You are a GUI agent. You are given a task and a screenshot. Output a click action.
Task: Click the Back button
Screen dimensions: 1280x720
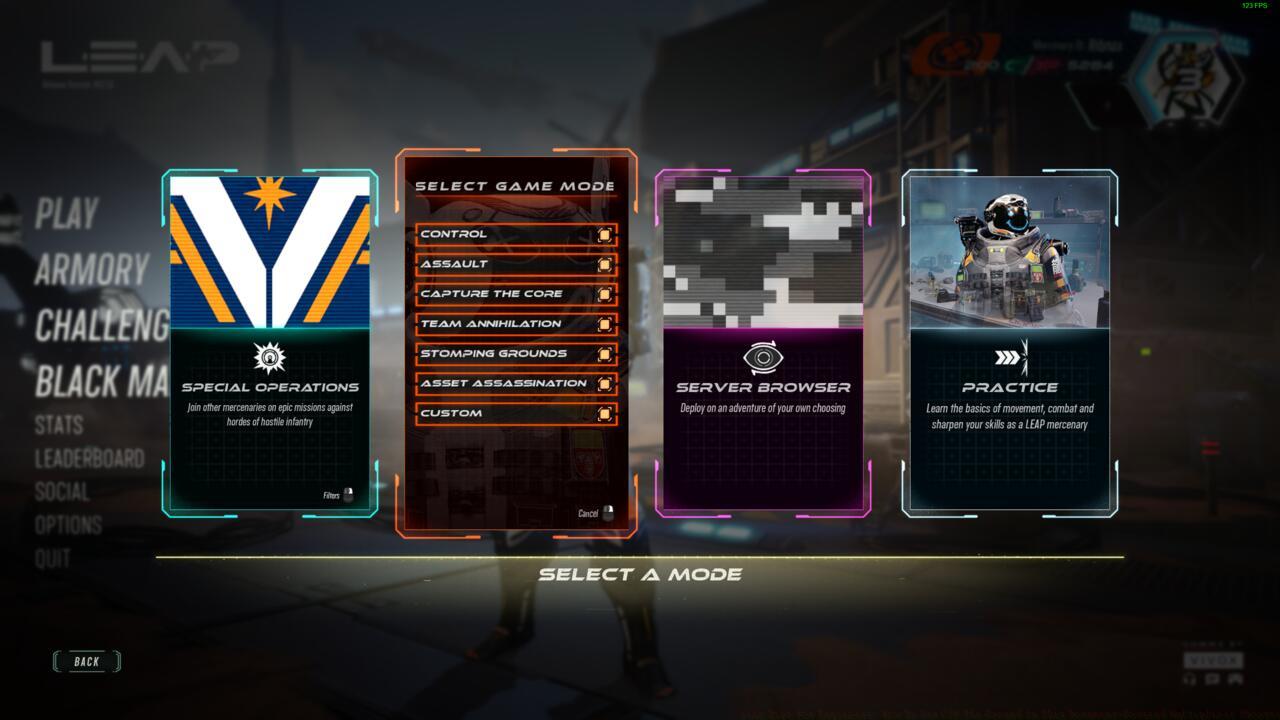click(86, 661)
